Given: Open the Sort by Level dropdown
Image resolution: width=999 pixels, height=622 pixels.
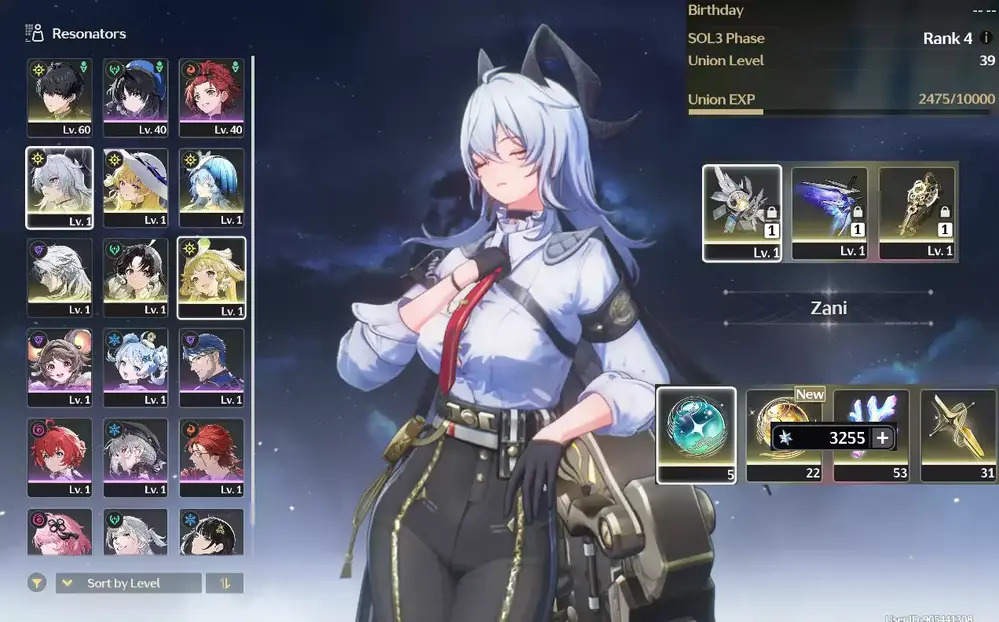Looking at the screenshot, I should [x=127, y=583].
